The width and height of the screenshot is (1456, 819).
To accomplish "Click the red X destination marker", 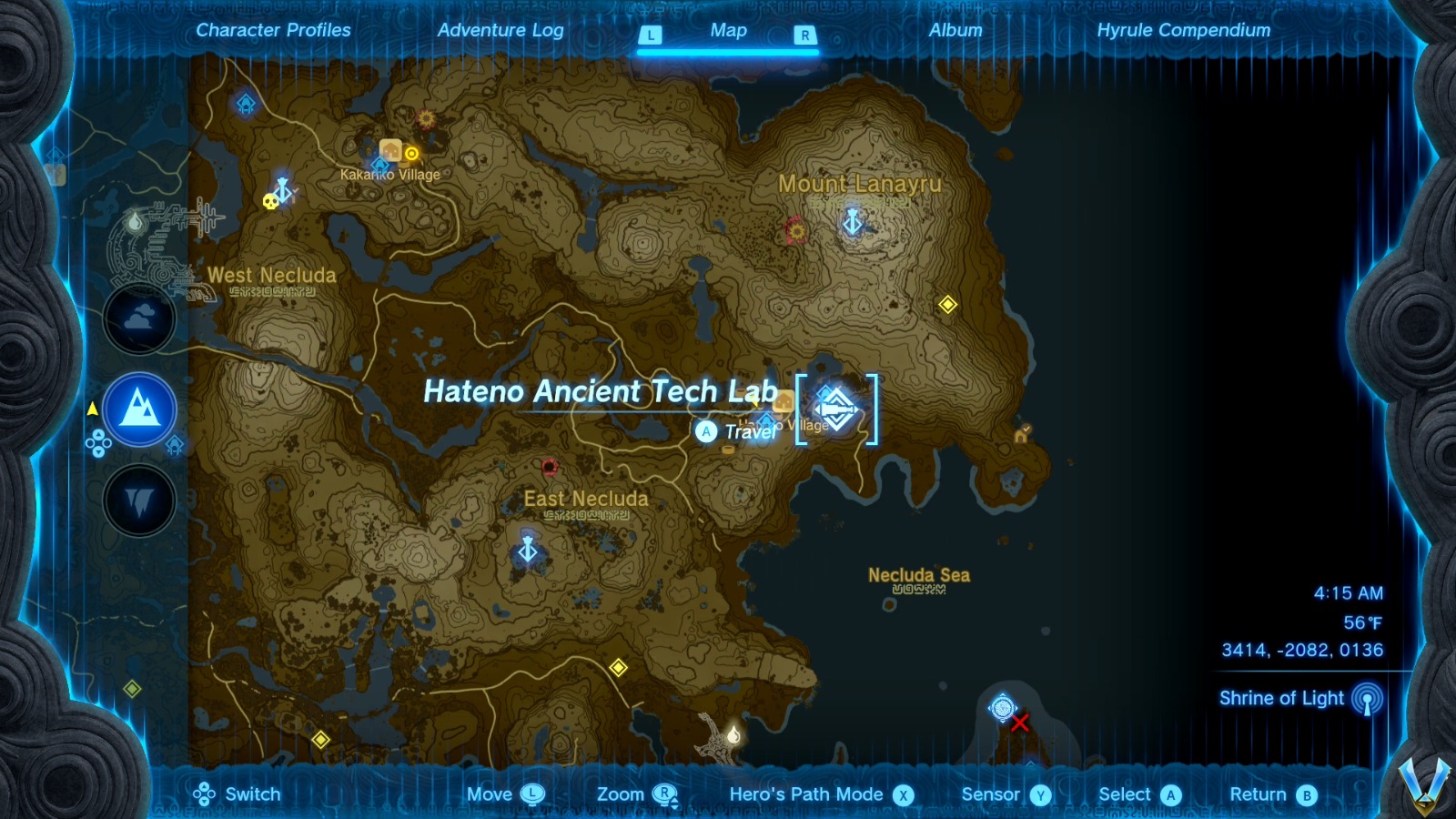I will [x=1021, y=725].
